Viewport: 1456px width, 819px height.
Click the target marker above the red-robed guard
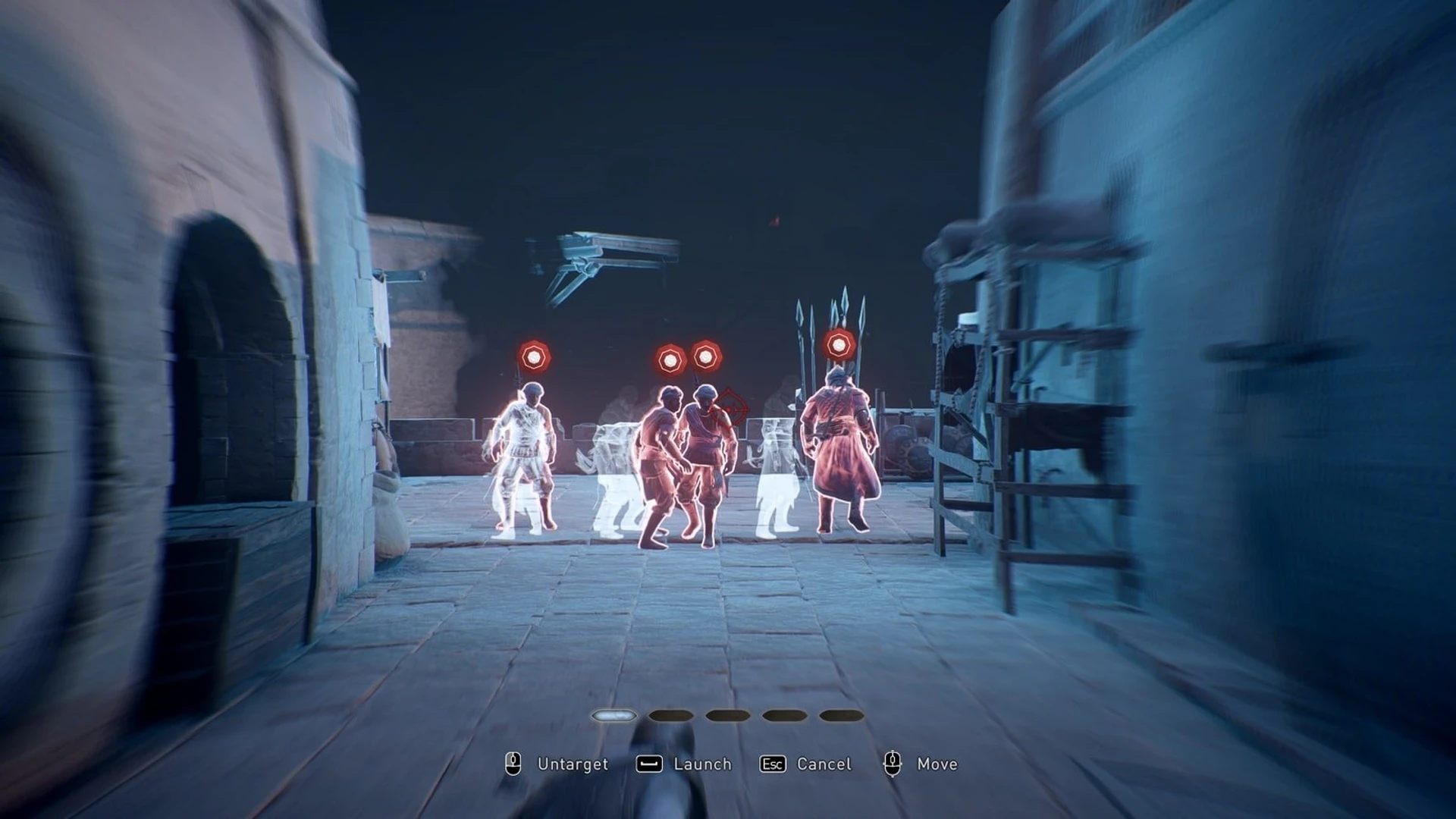(x=839, y=346)
